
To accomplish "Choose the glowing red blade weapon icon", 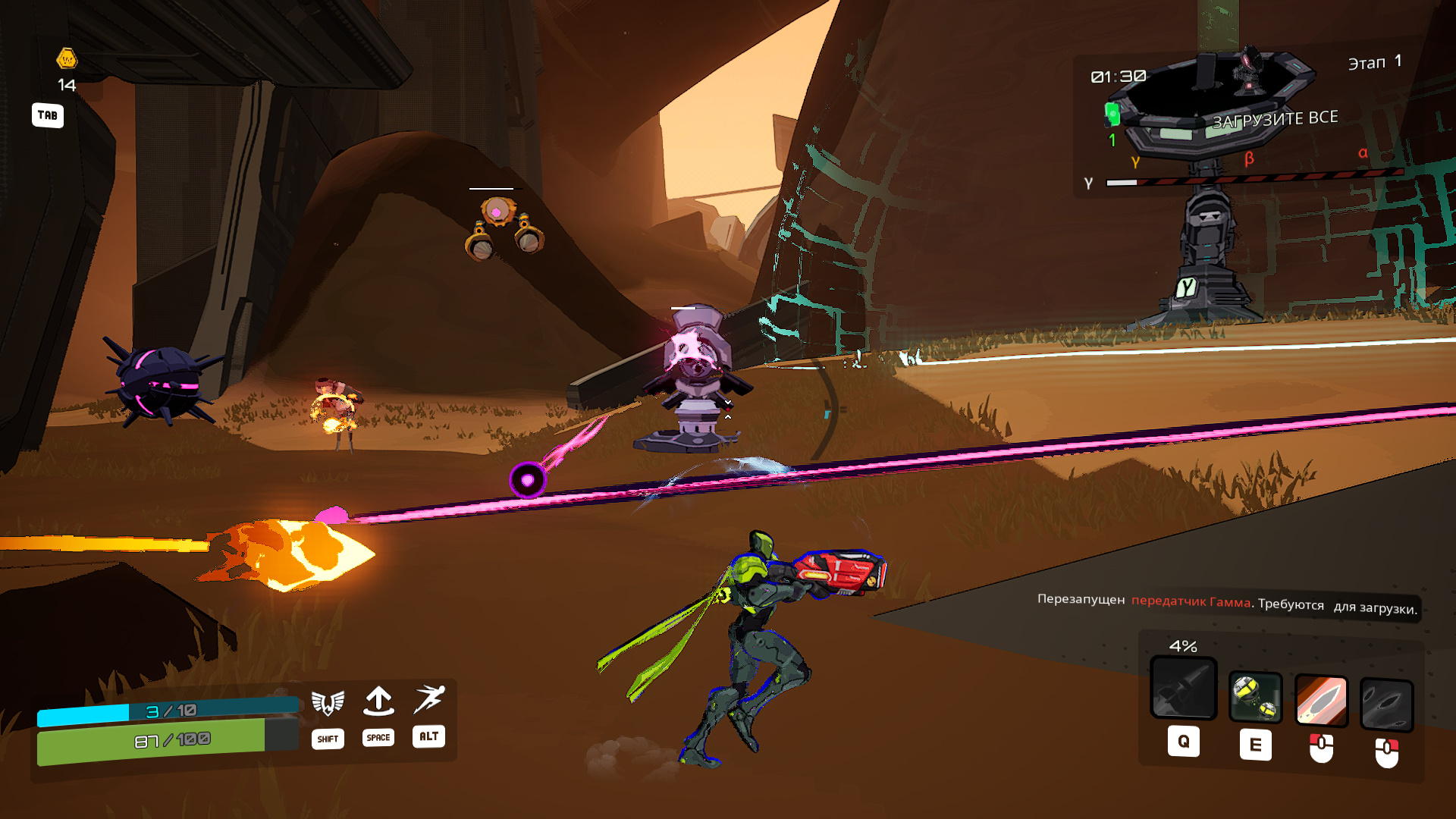I will [1321, 701].
